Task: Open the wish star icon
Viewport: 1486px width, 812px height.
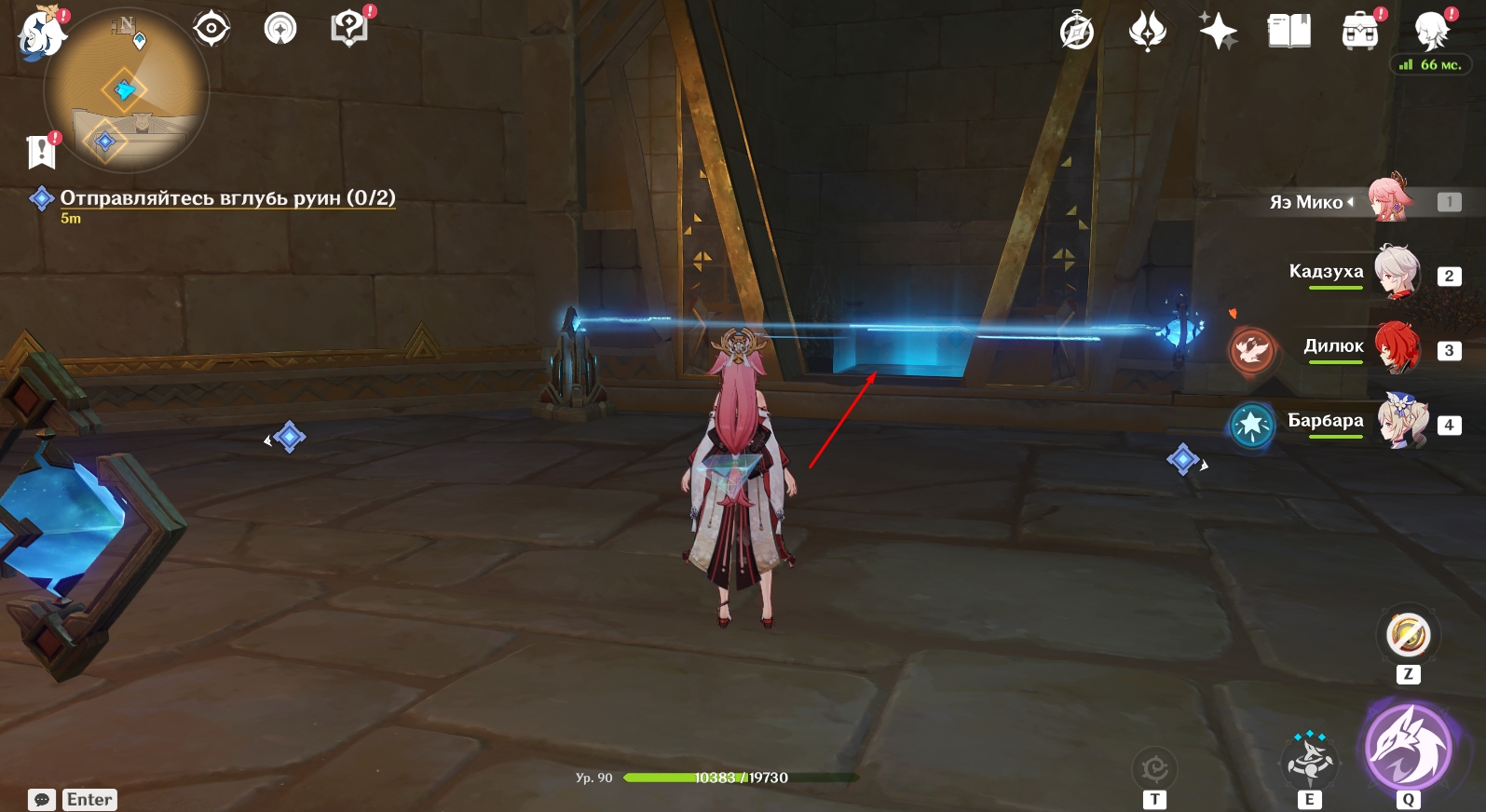Action: pyautogui.click(x=1218, y=32)
